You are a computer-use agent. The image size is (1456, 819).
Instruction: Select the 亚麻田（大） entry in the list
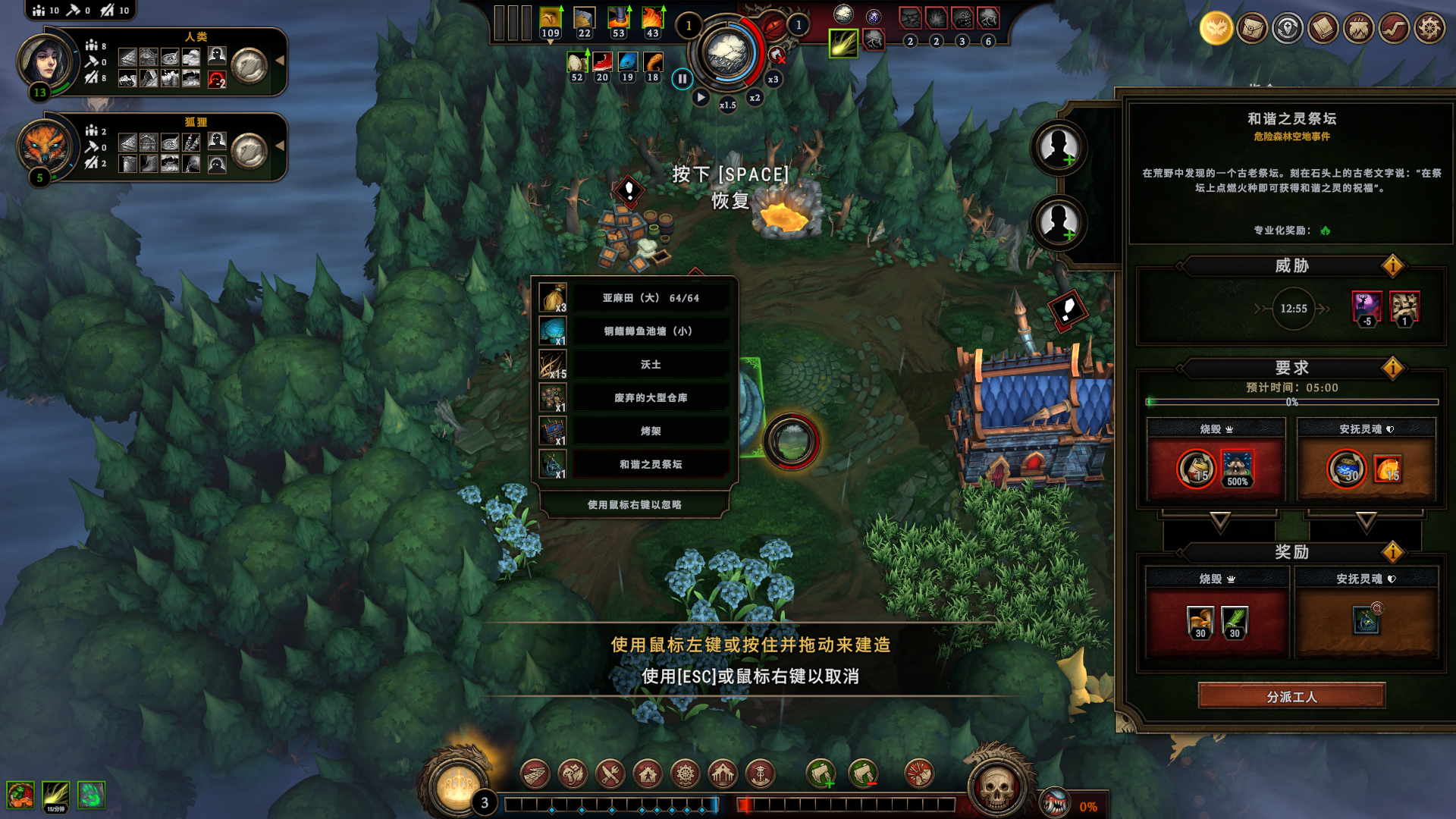tap(651, 298)
